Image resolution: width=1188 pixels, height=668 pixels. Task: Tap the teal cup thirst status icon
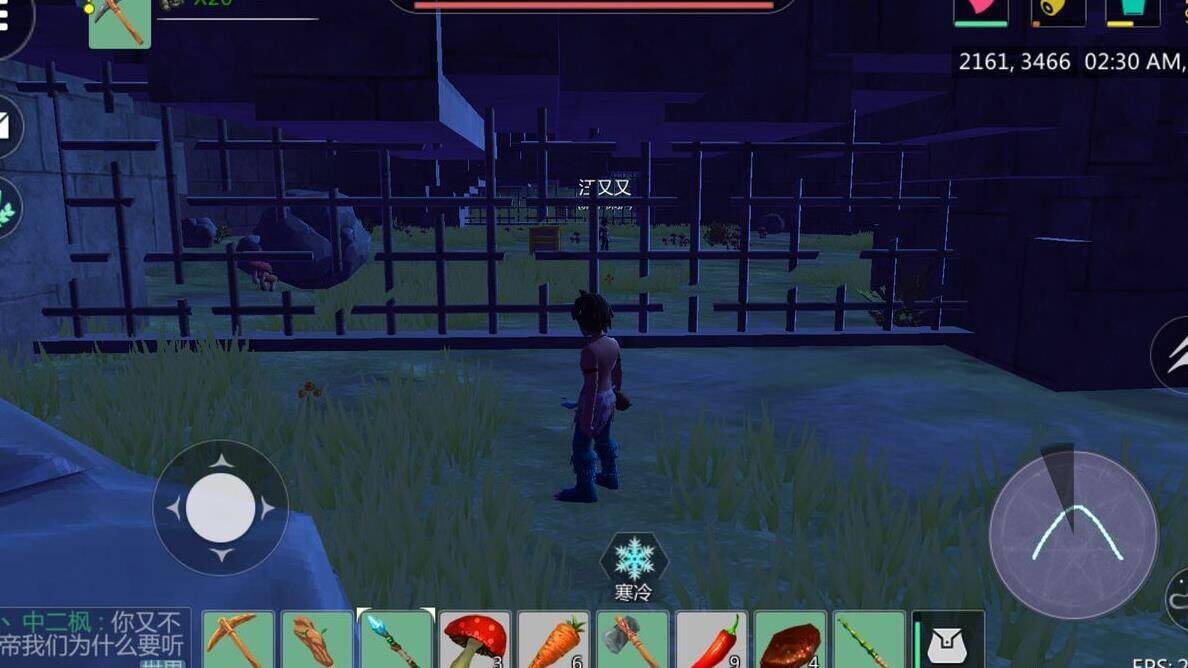(x=1132, y=11)
